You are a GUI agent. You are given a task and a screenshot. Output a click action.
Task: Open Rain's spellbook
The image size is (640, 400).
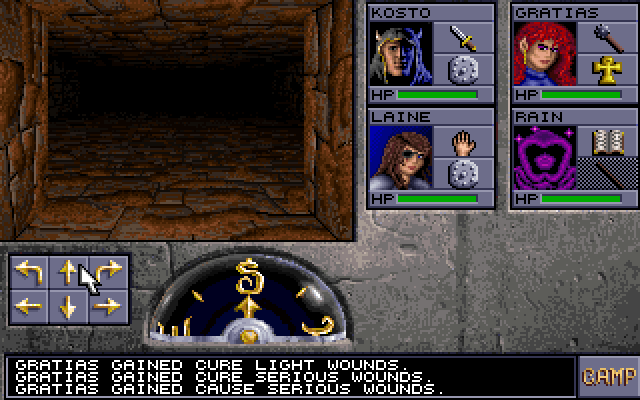[608, 141]
